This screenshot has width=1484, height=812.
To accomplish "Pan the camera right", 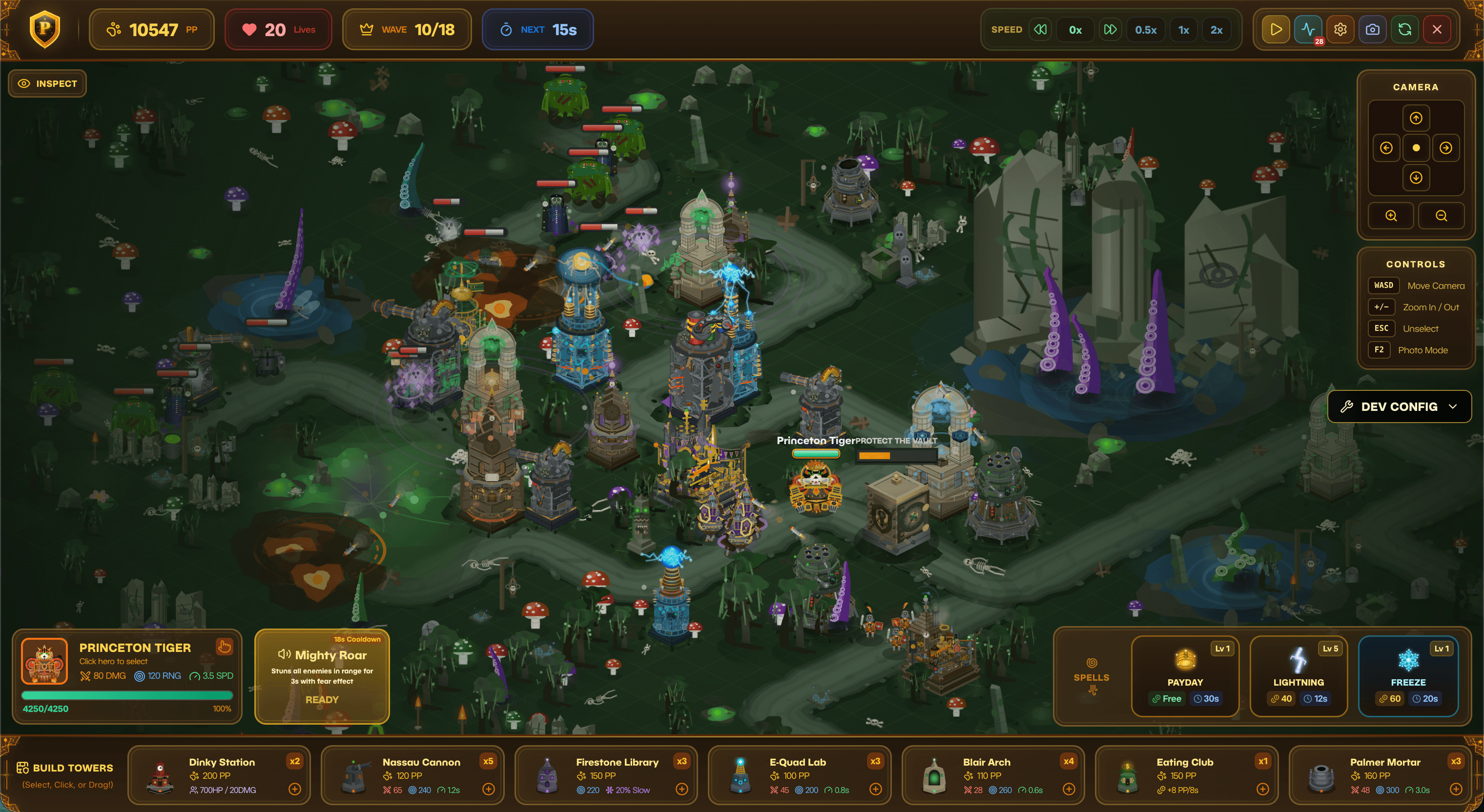I will pyautogui.click(x=1445, y=148).
